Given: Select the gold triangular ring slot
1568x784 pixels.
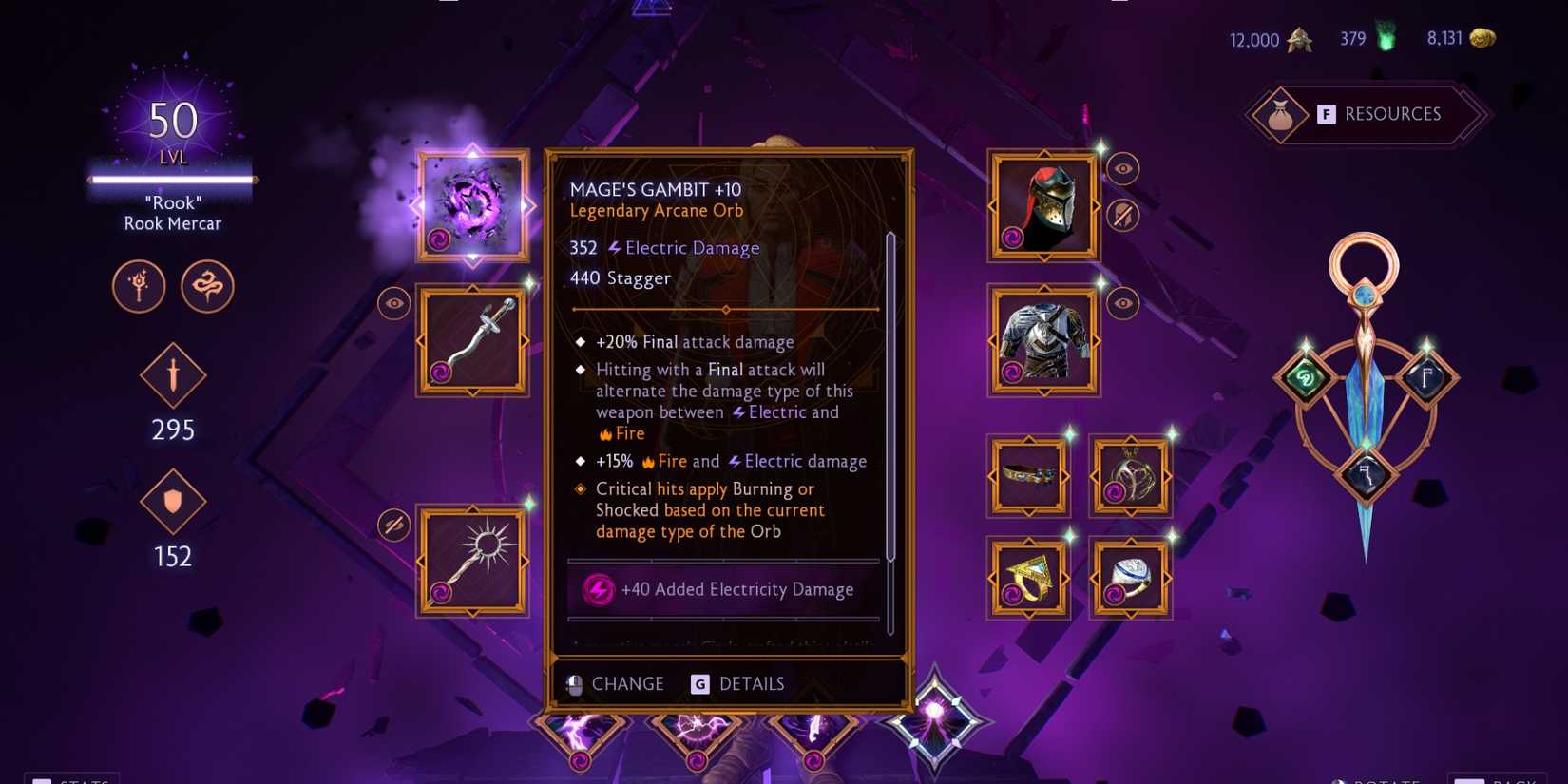Looking at the screenshot, I should tap(1028, 577).
